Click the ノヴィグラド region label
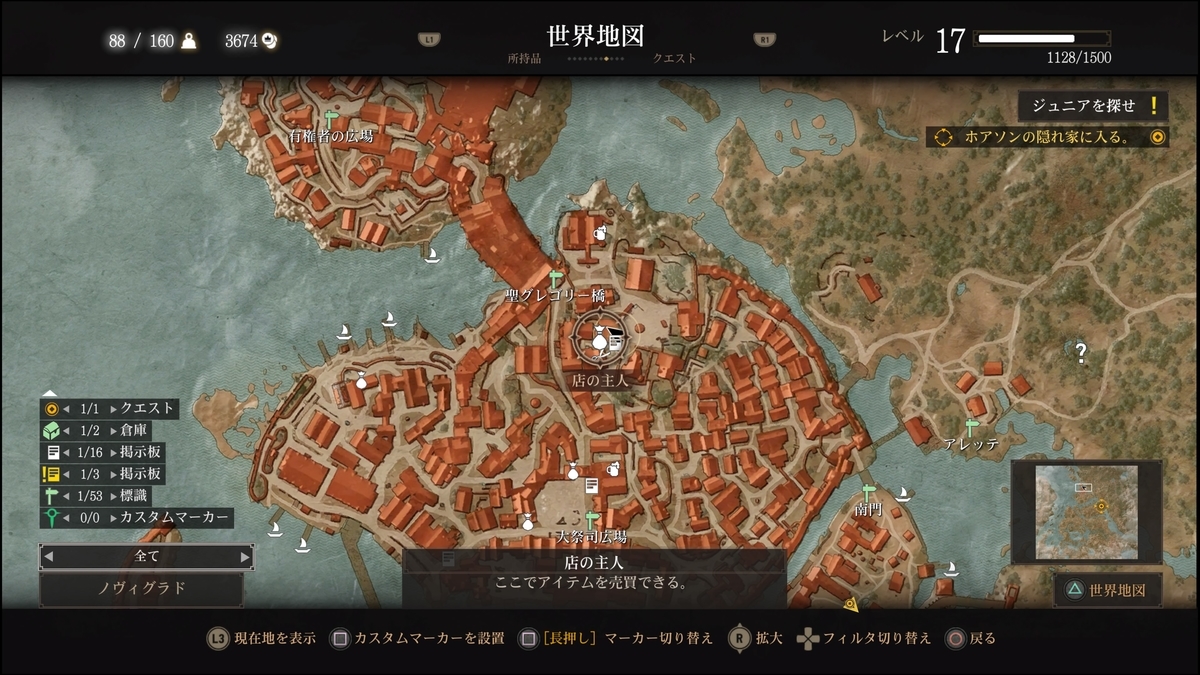The width and height of the screenshot is (1200, 675). pos(141,588)
